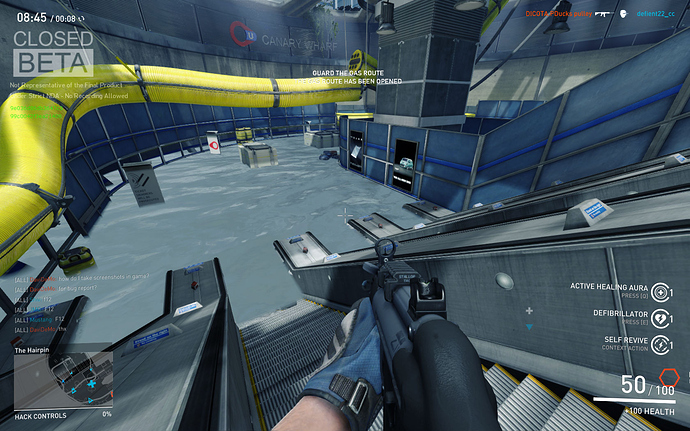Click the Closed Beta watermark badge
690x431 pixels.
[x=54, y=50]
